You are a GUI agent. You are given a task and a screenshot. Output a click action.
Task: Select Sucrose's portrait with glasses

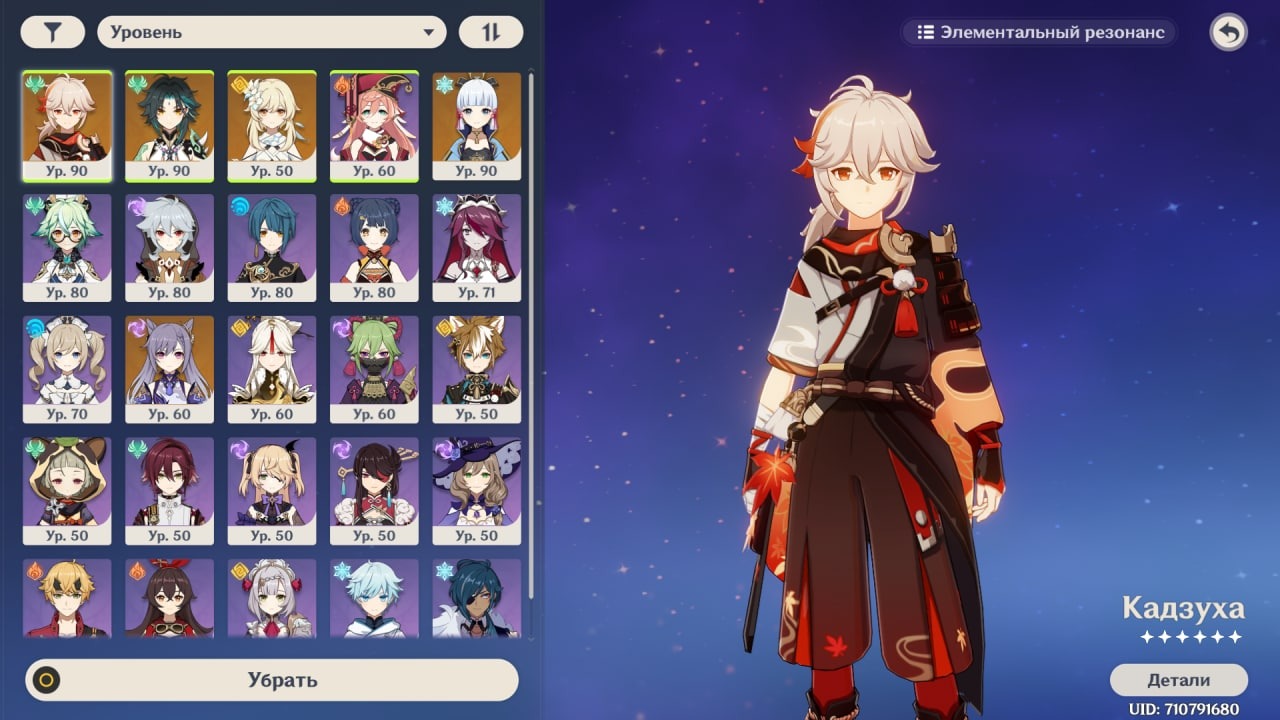coord(67,247)
